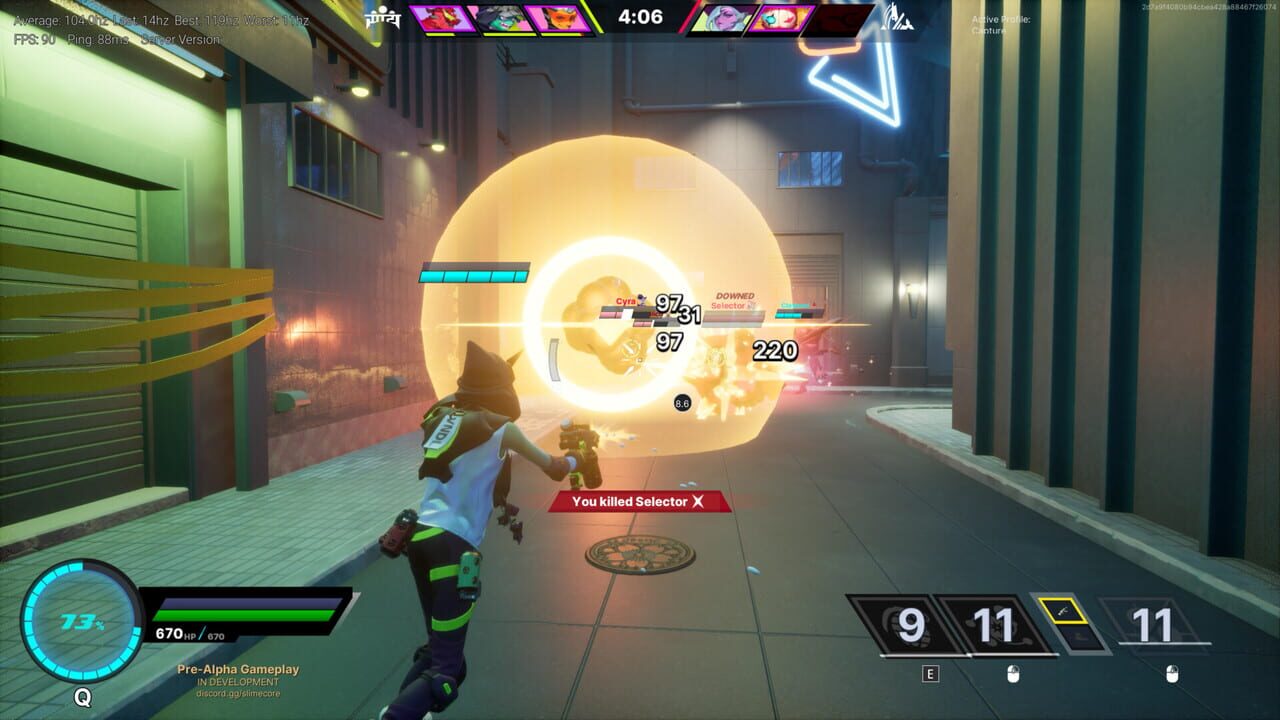Image resolution: width=1280 pixels, height=720 pixels.
Task: Select the yellow-highlighted weapon slot icon
Action: (x=1064, y=610)
